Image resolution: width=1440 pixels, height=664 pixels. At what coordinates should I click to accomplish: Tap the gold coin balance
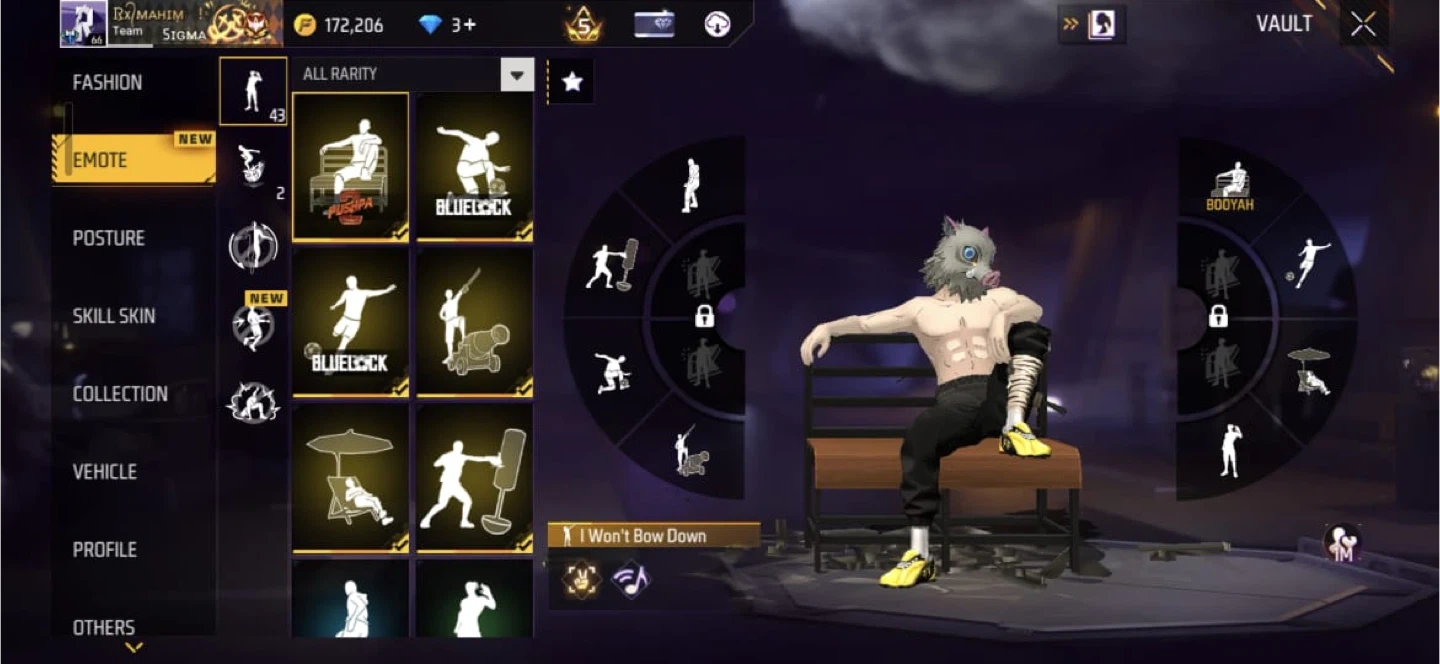coord(340,25)
